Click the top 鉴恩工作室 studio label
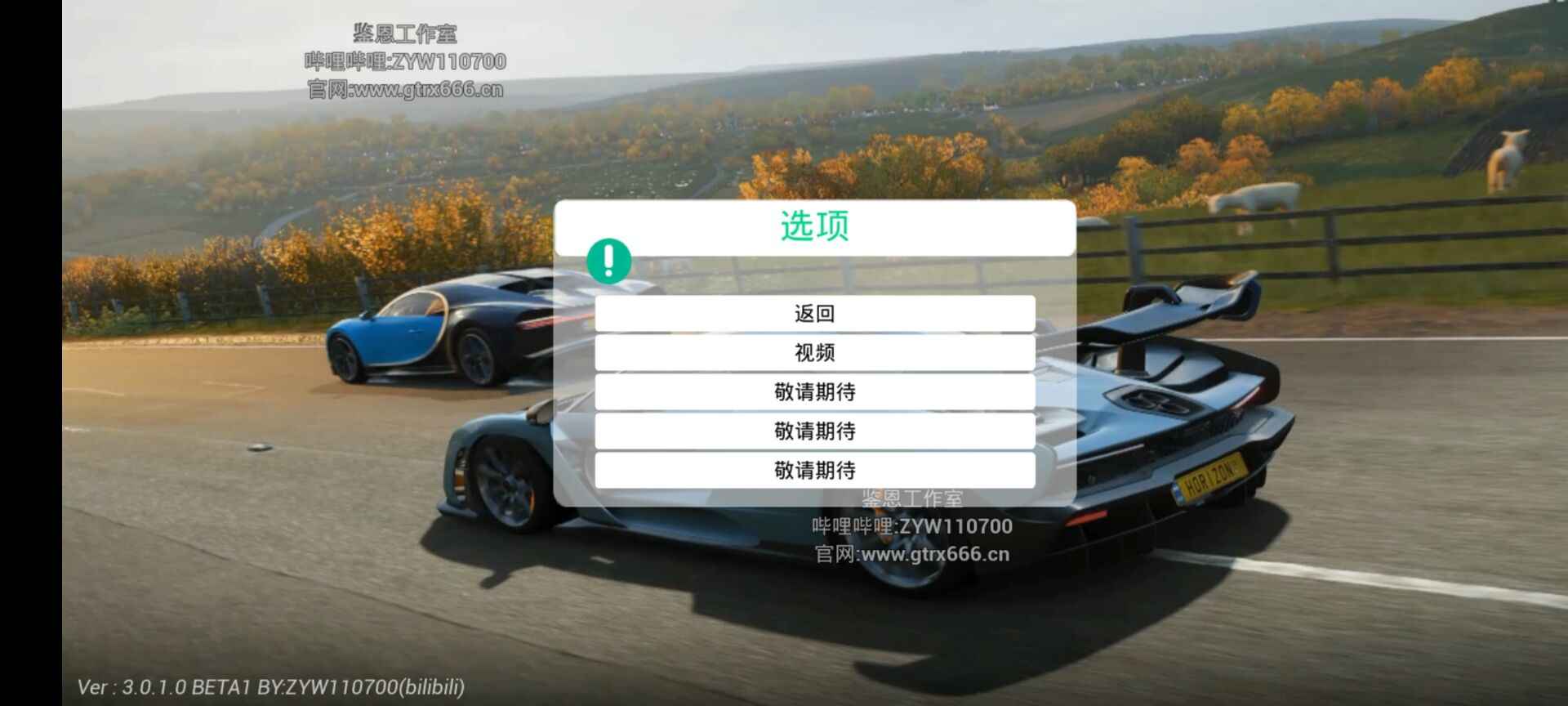1568x706 pixels. pos(407,33)
